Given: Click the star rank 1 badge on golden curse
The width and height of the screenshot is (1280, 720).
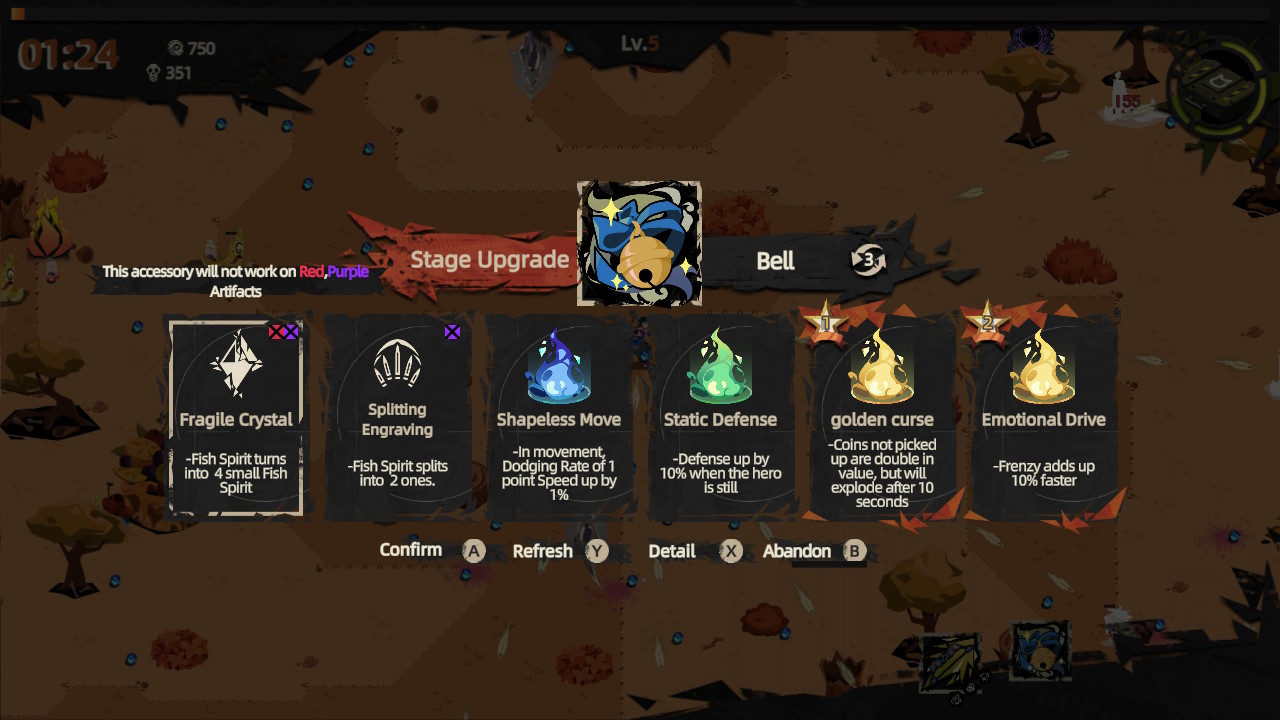Looking at the screenshot, I should (x=823, y=320).
